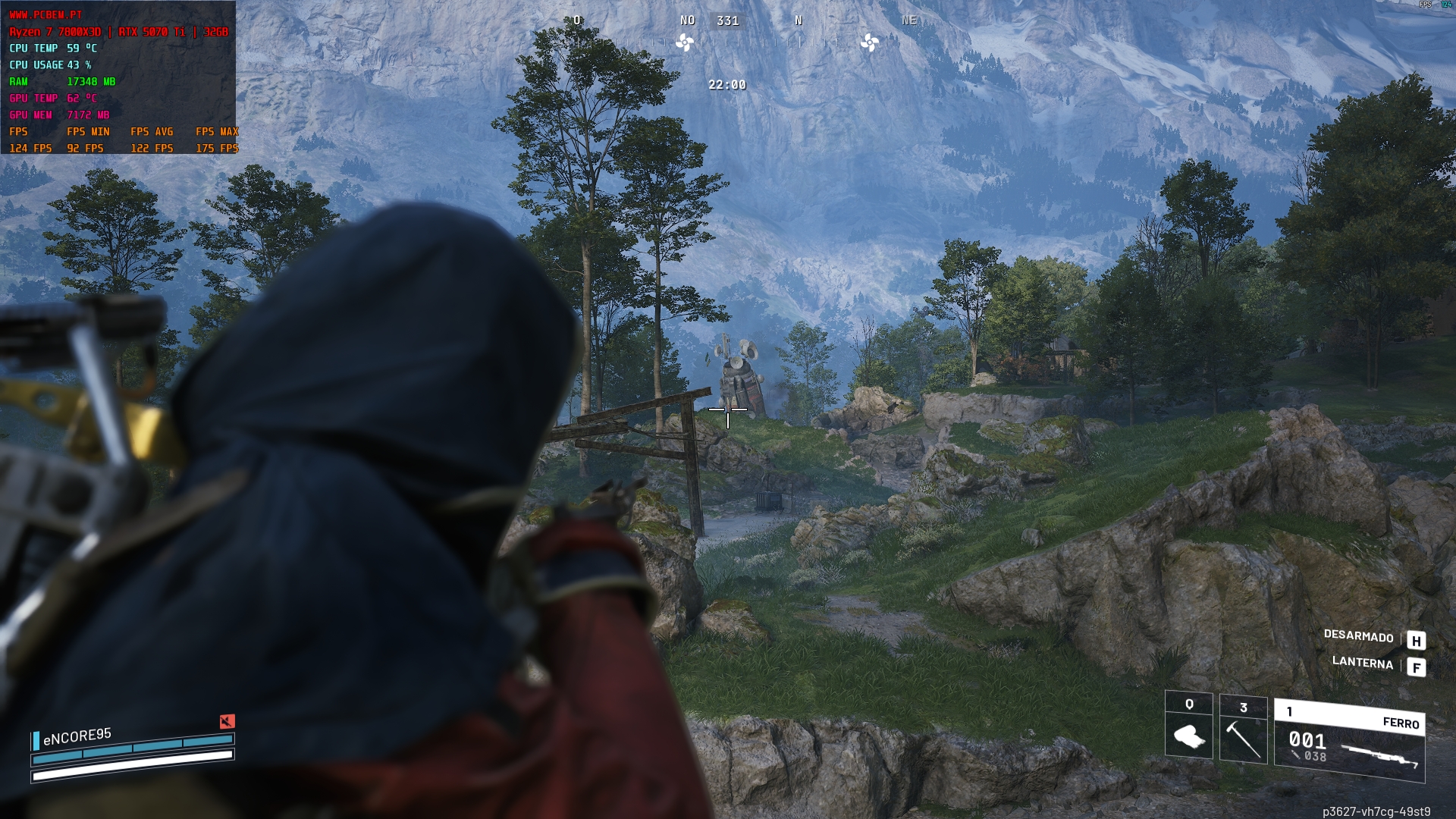Viewport: 1456px width, 819px height.
Task: Click the pinwheel compass marker beside NE
Action: [x=869, y=42]
